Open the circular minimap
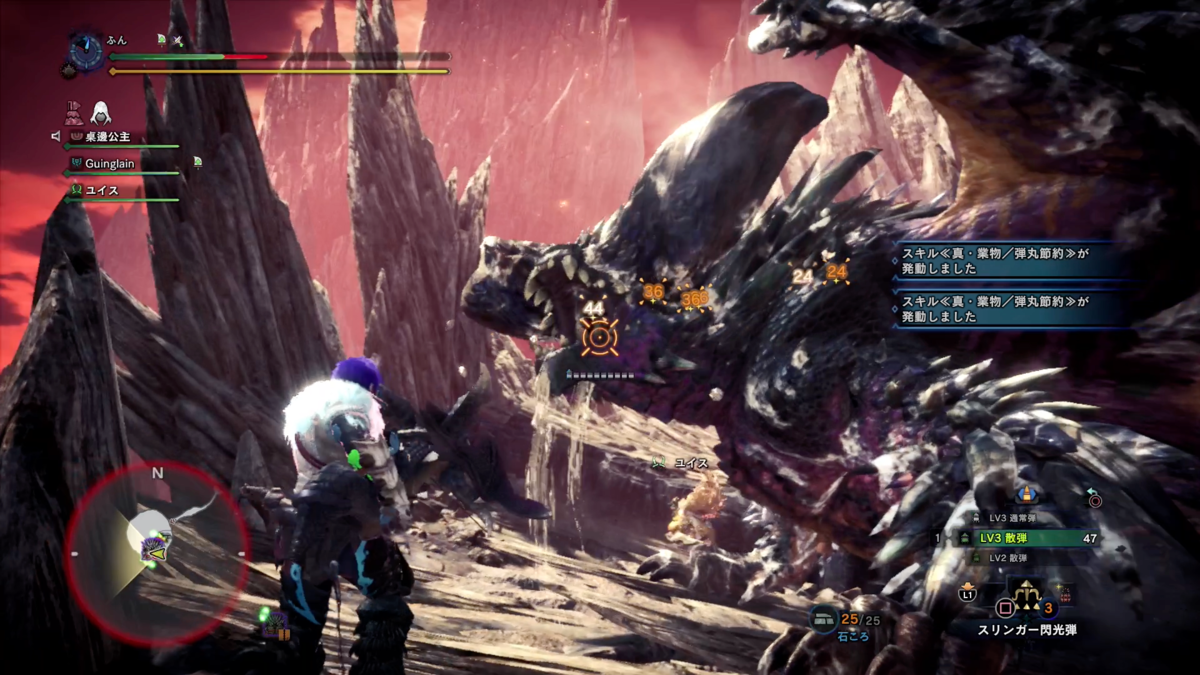 click(157, 552)
